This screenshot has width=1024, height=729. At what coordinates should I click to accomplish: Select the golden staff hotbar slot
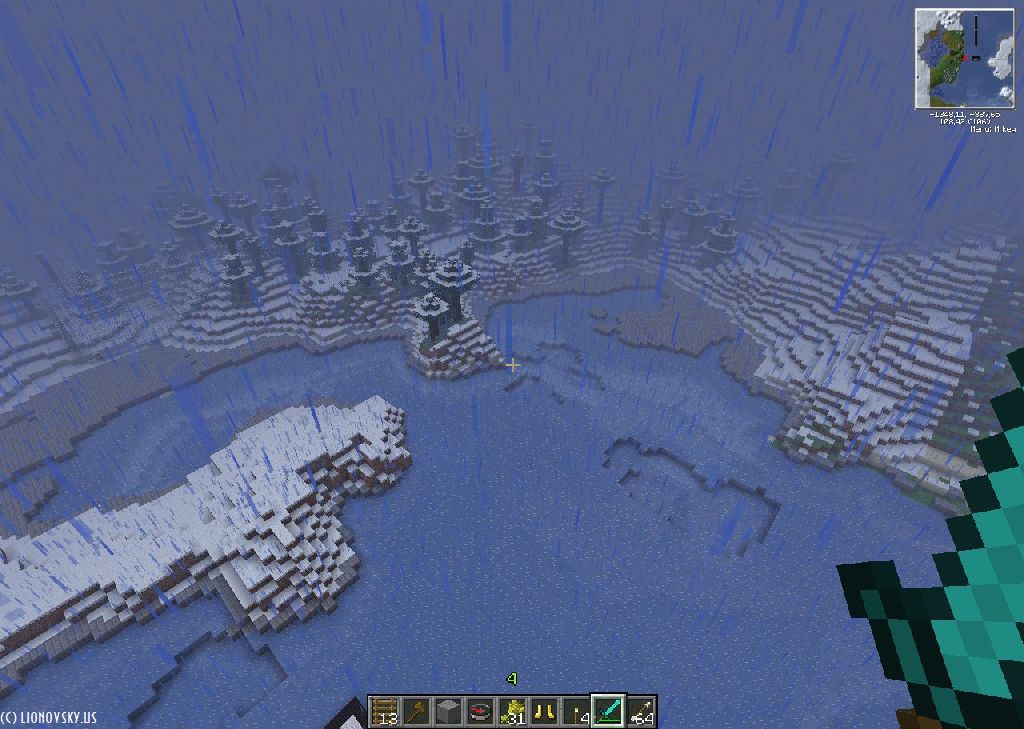click(416, 711)
